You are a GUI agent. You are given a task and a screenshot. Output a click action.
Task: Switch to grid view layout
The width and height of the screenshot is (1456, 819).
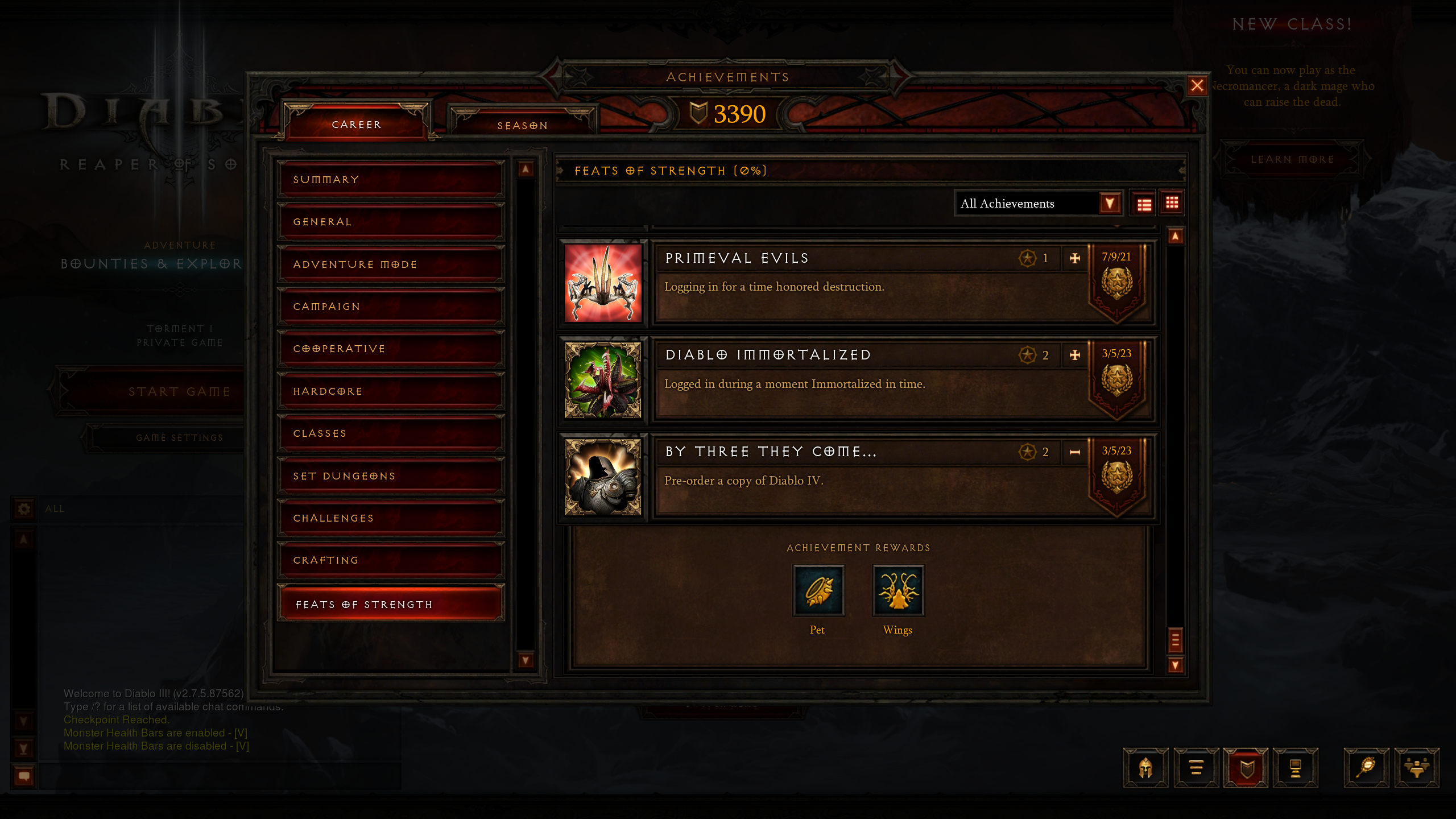click(1172, 203)
